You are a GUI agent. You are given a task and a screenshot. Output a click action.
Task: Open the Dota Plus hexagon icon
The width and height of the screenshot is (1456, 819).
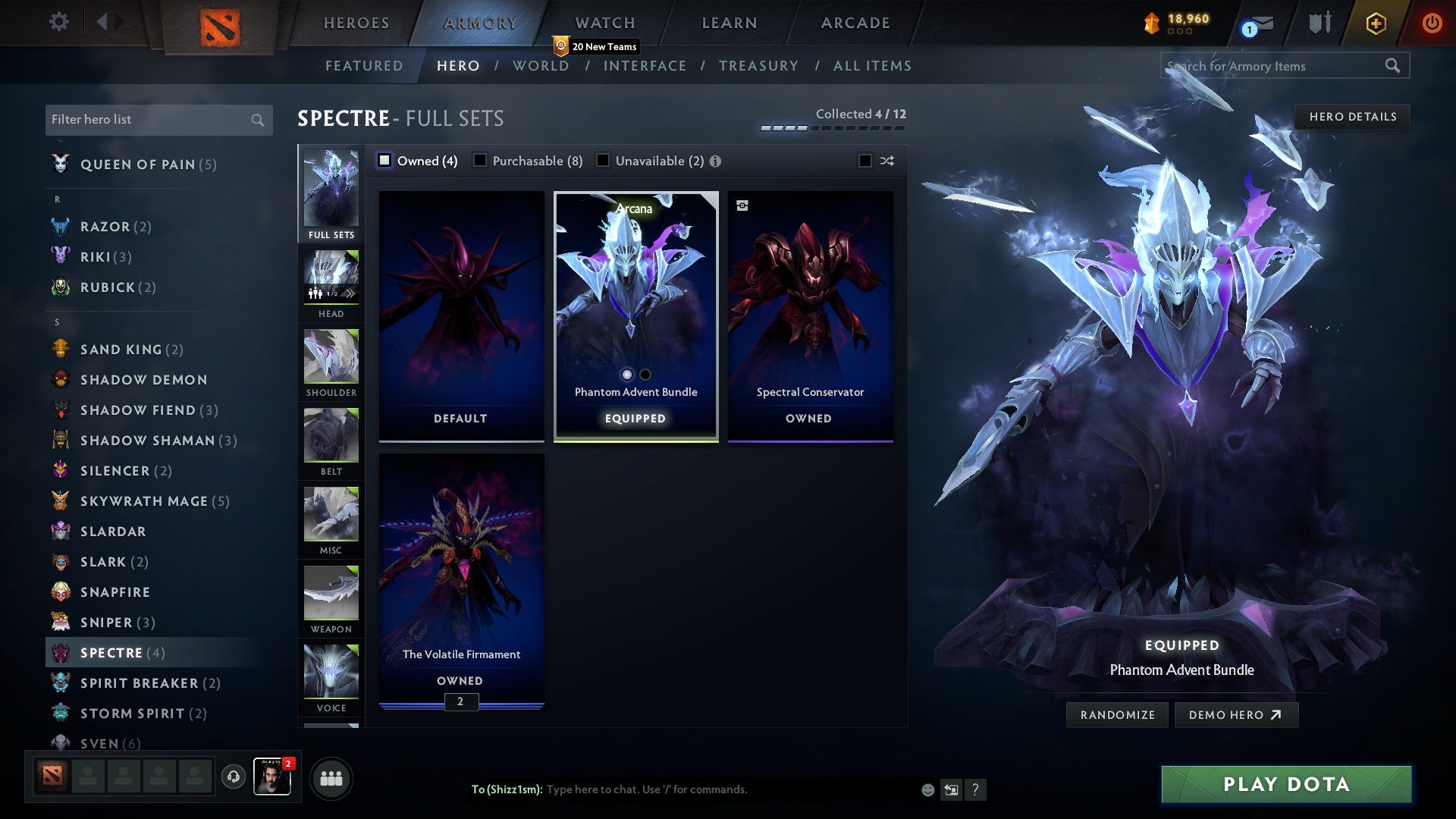[x=1375, y=23]
